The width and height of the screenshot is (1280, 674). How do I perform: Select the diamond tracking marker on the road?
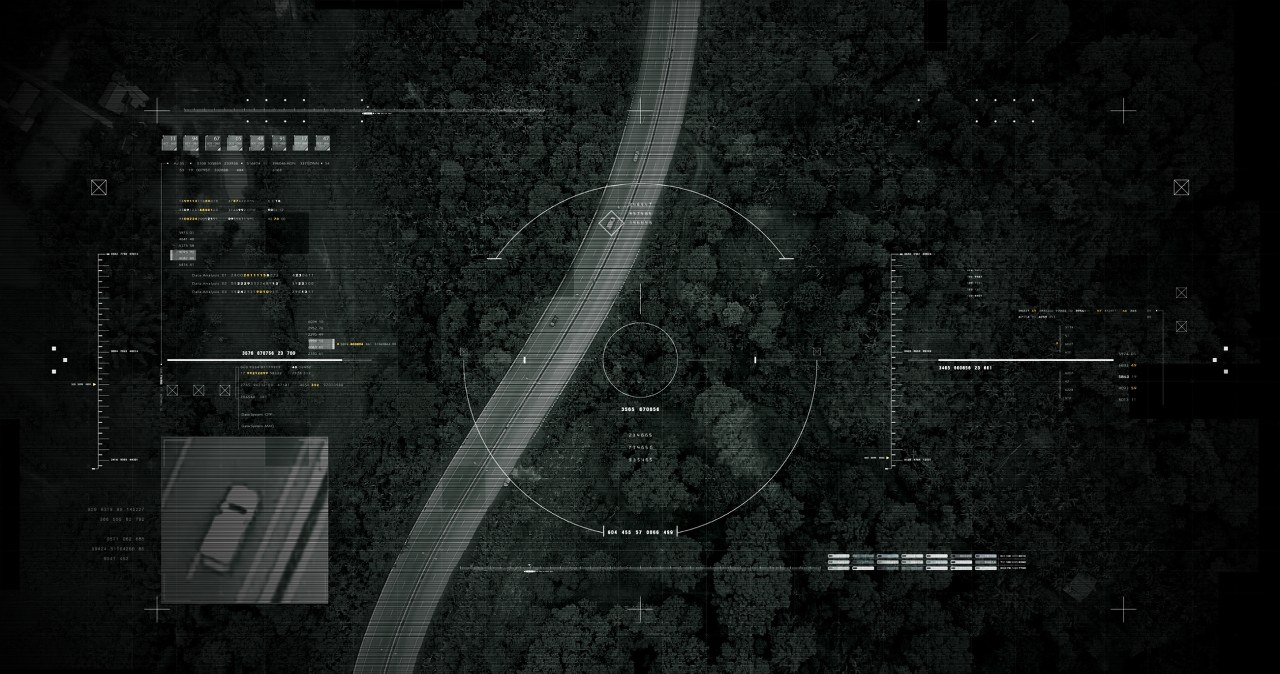pyautogui.click(x=610, y=223)
